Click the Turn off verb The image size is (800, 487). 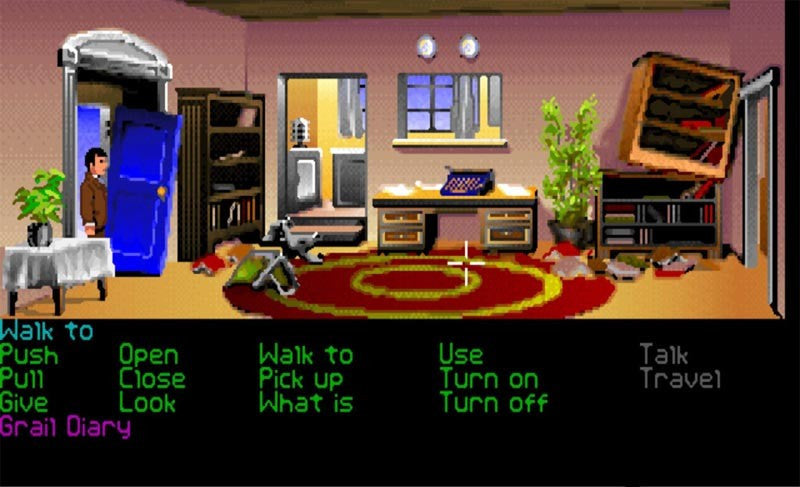click(493, 403)
